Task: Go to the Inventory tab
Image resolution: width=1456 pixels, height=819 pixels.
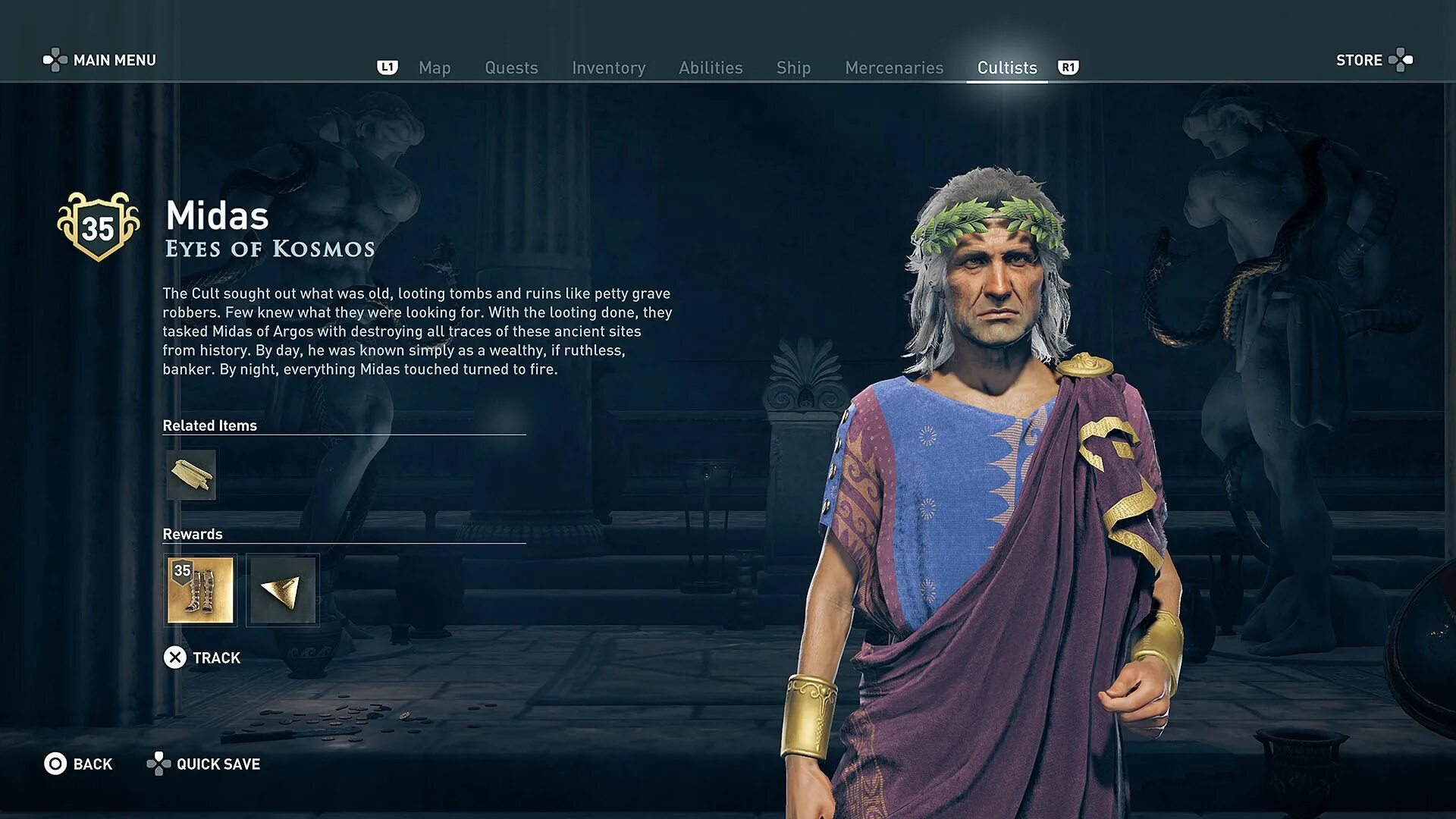Action: [608, 67]
